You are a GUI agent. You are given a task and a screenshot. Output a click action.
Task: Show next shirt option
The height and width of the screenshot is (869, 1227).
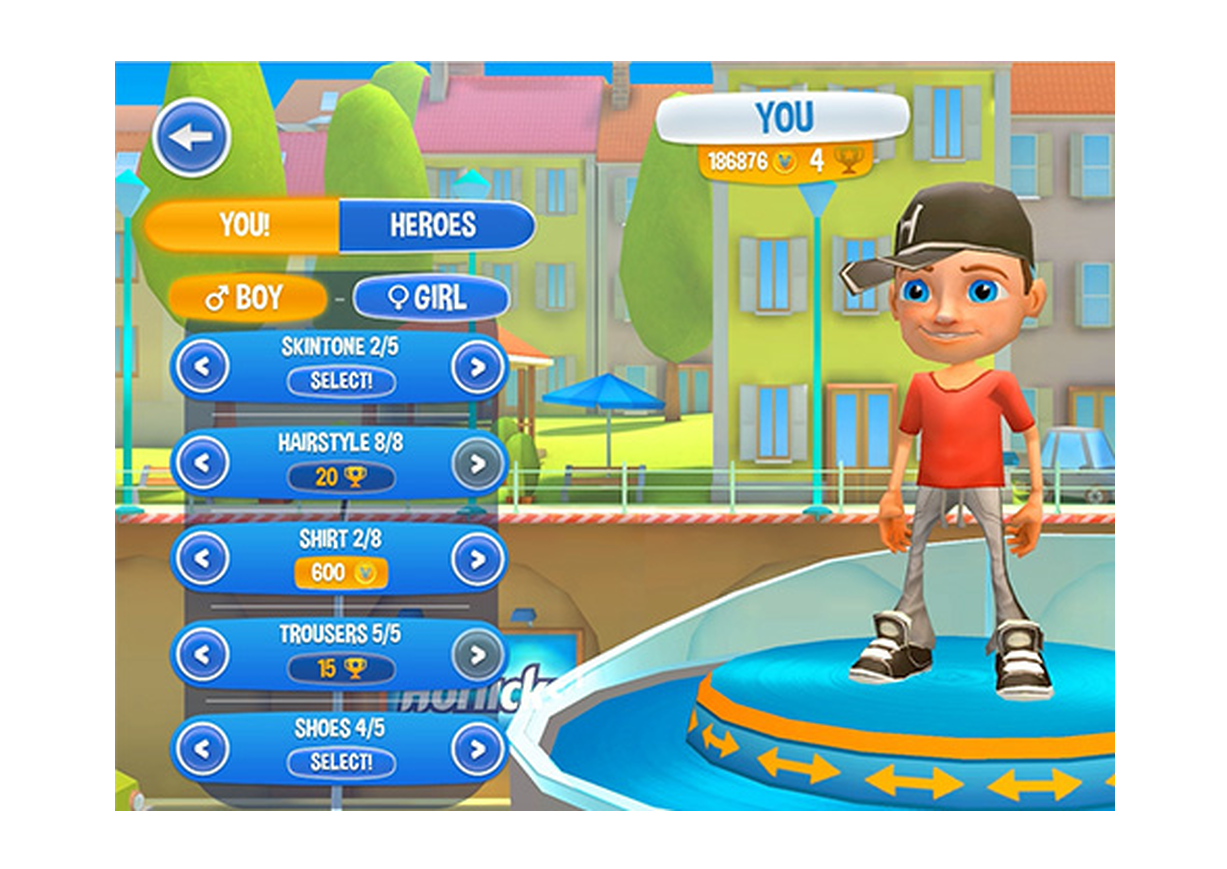pos(477,559)
